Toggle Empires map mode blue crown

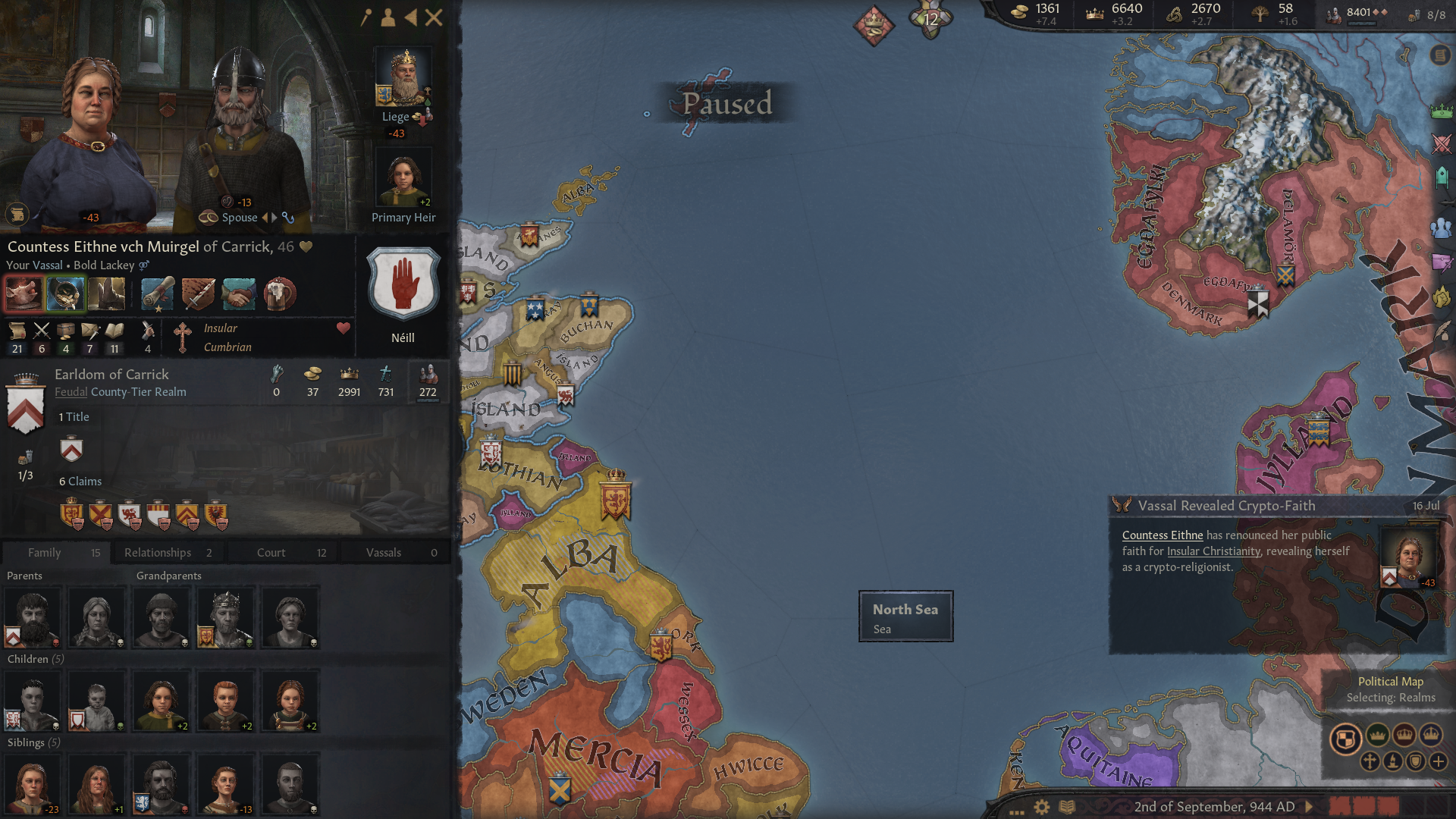[x=1431, y=736]
